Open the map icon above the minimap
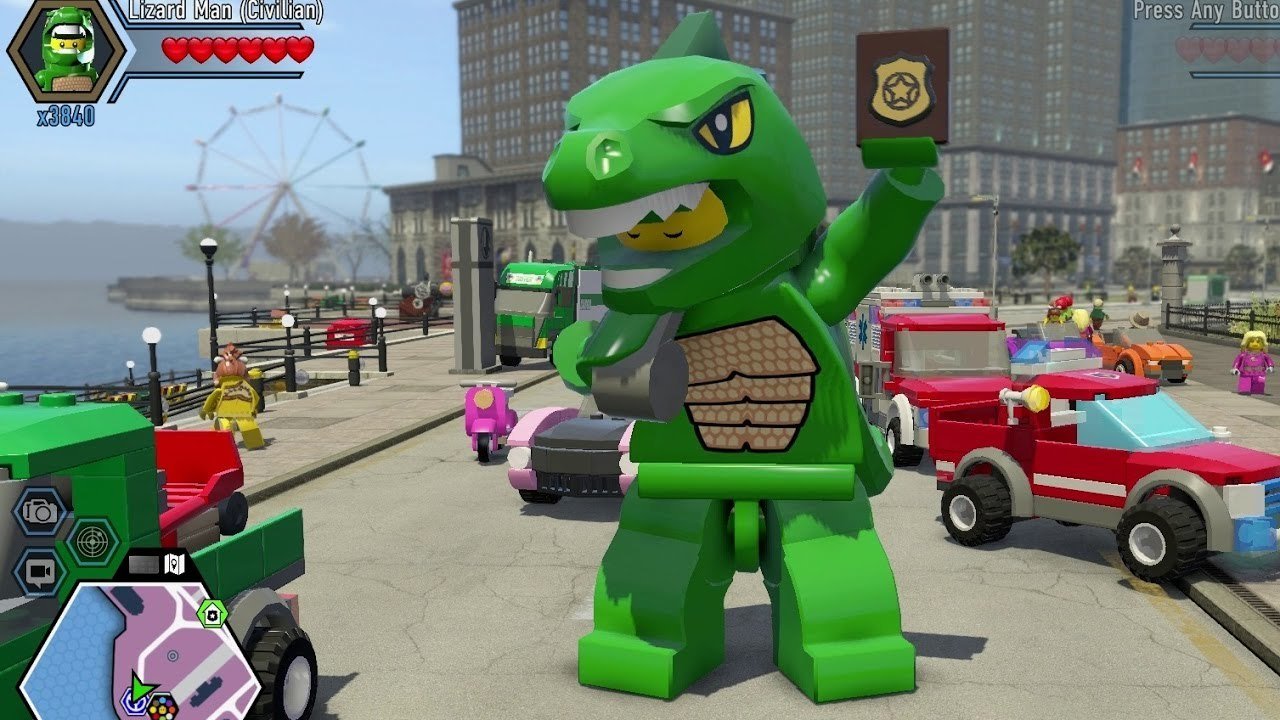The width and height of the screenshot is (1280, 720). click(175, 564)
